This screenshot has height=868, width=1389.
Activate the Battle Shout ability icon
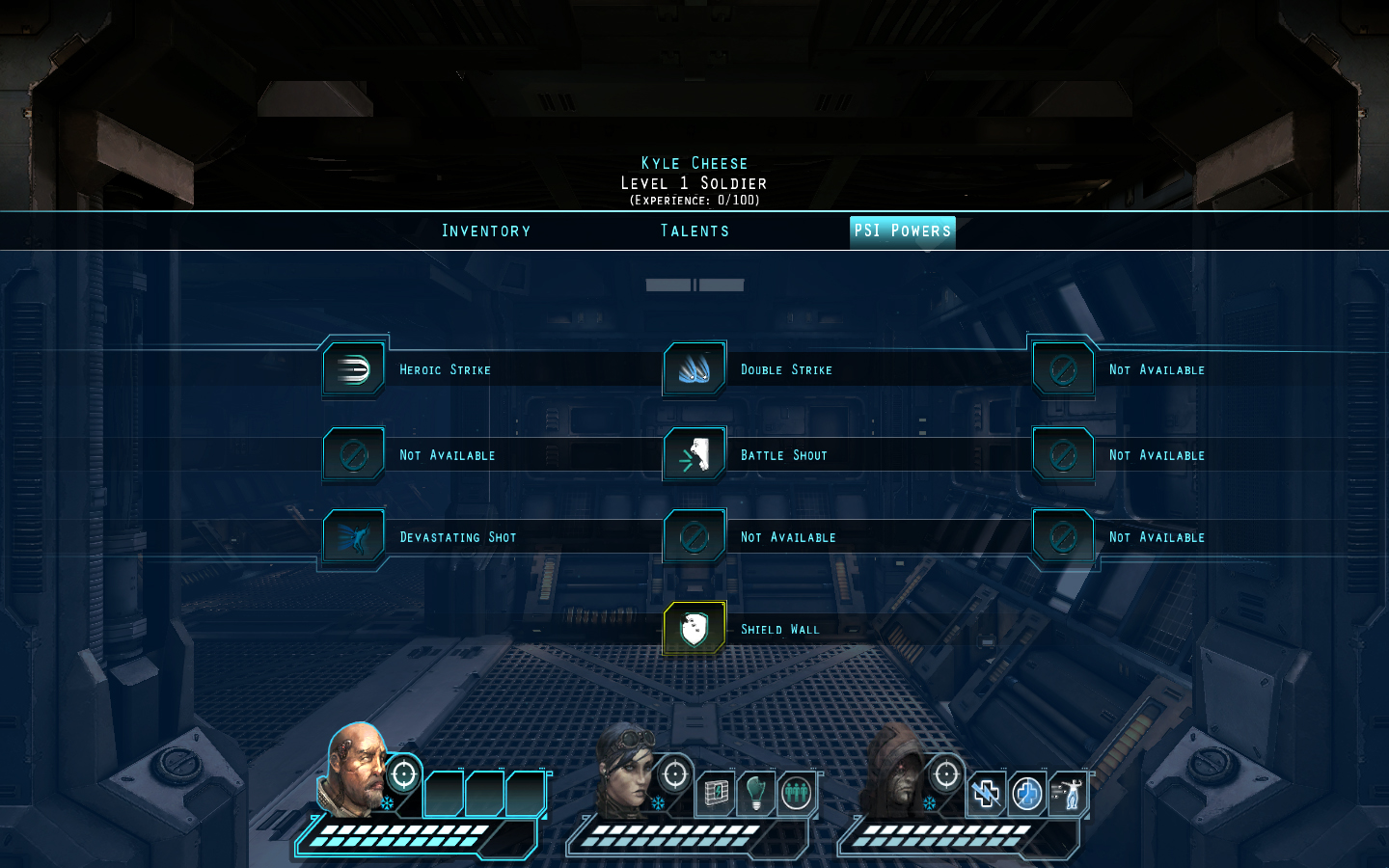tap(694, 454)
